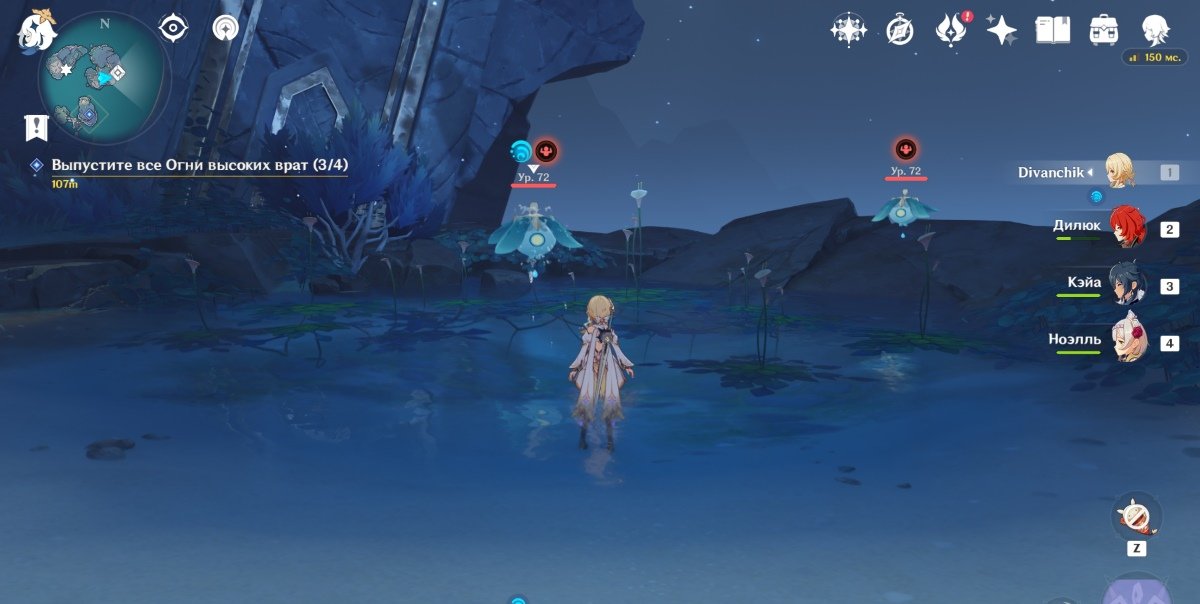The width and height of the screenshot is (1200, 604).
Task: Open the compass events icon
Action: click(899, 30)
